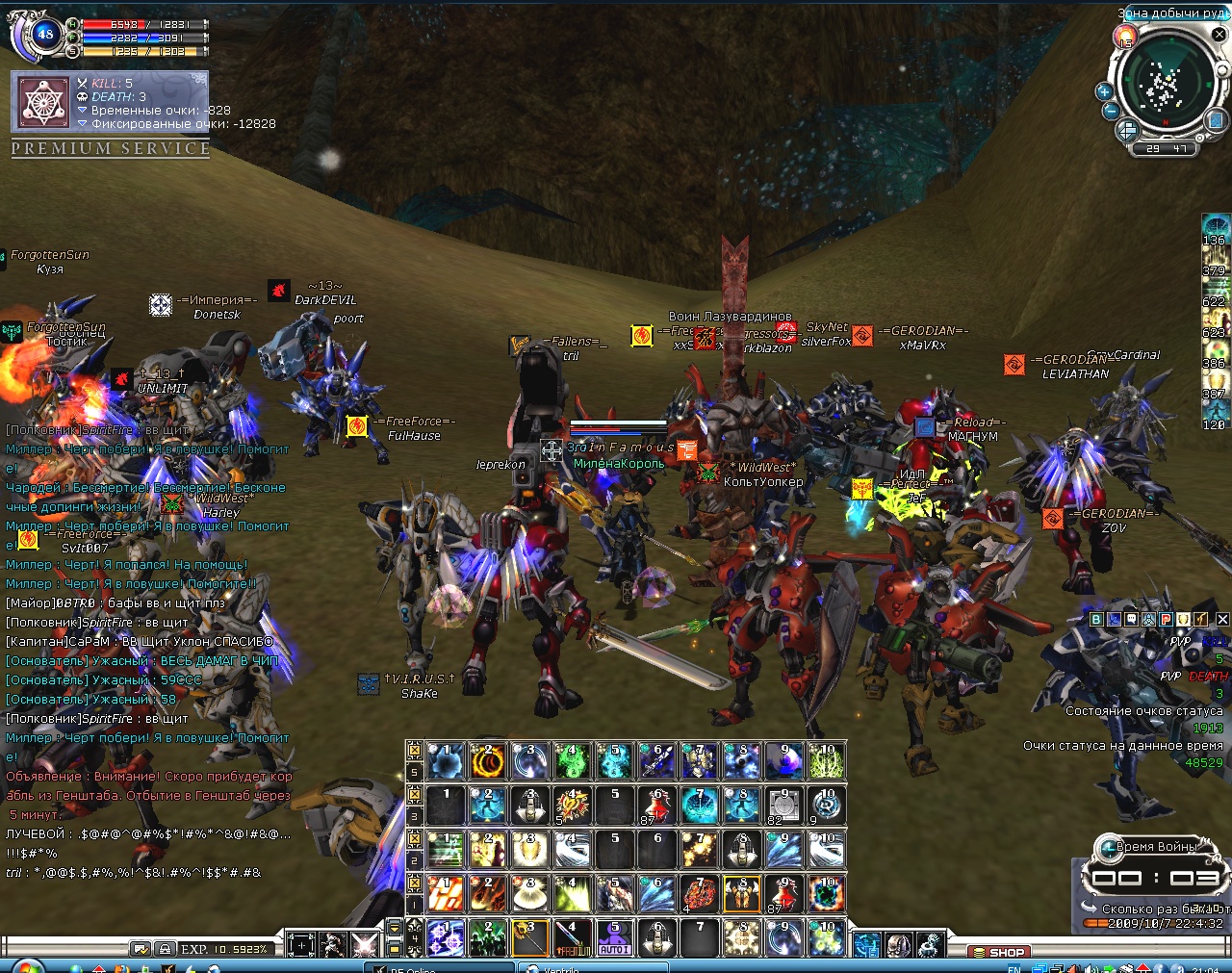Use the sword skill in slot 6
1232x973 pixels.
point(657,761)
